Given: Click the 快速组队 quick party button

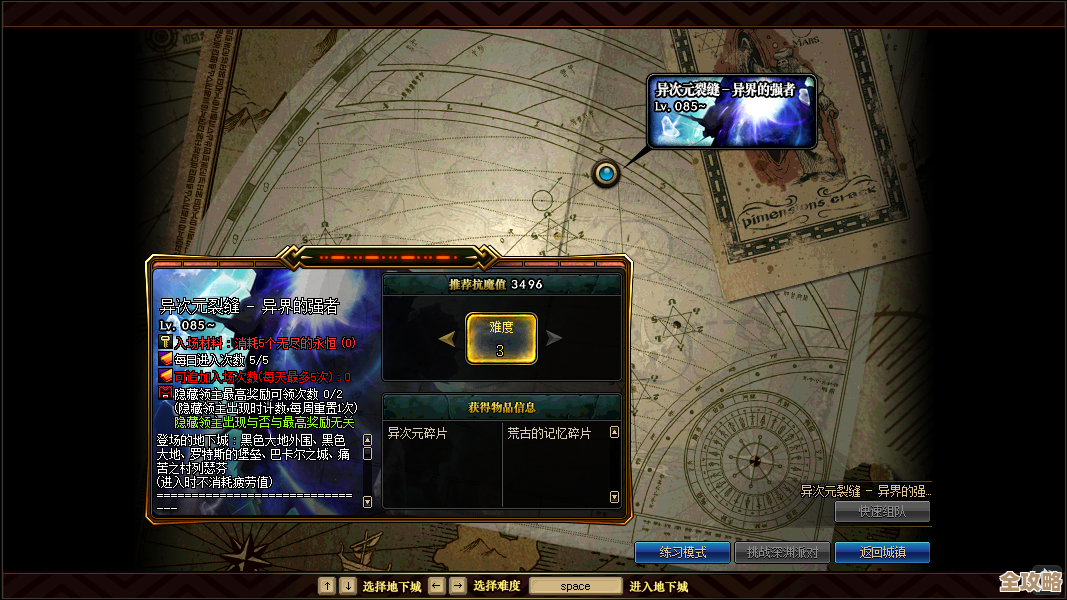Looking at the screenshot, I should coord(882,511).
